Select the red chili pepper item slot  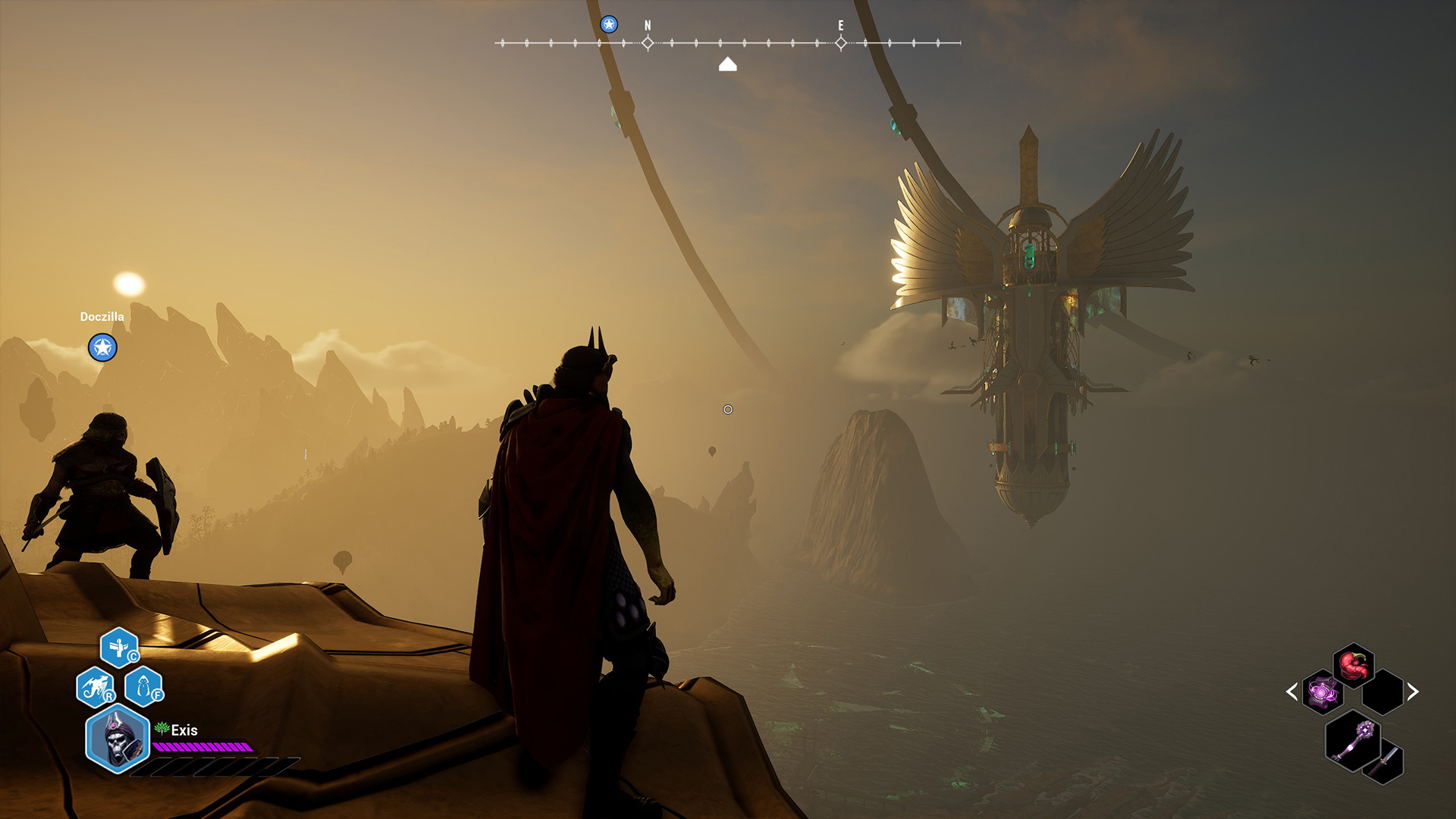(x=1354, y=665)
